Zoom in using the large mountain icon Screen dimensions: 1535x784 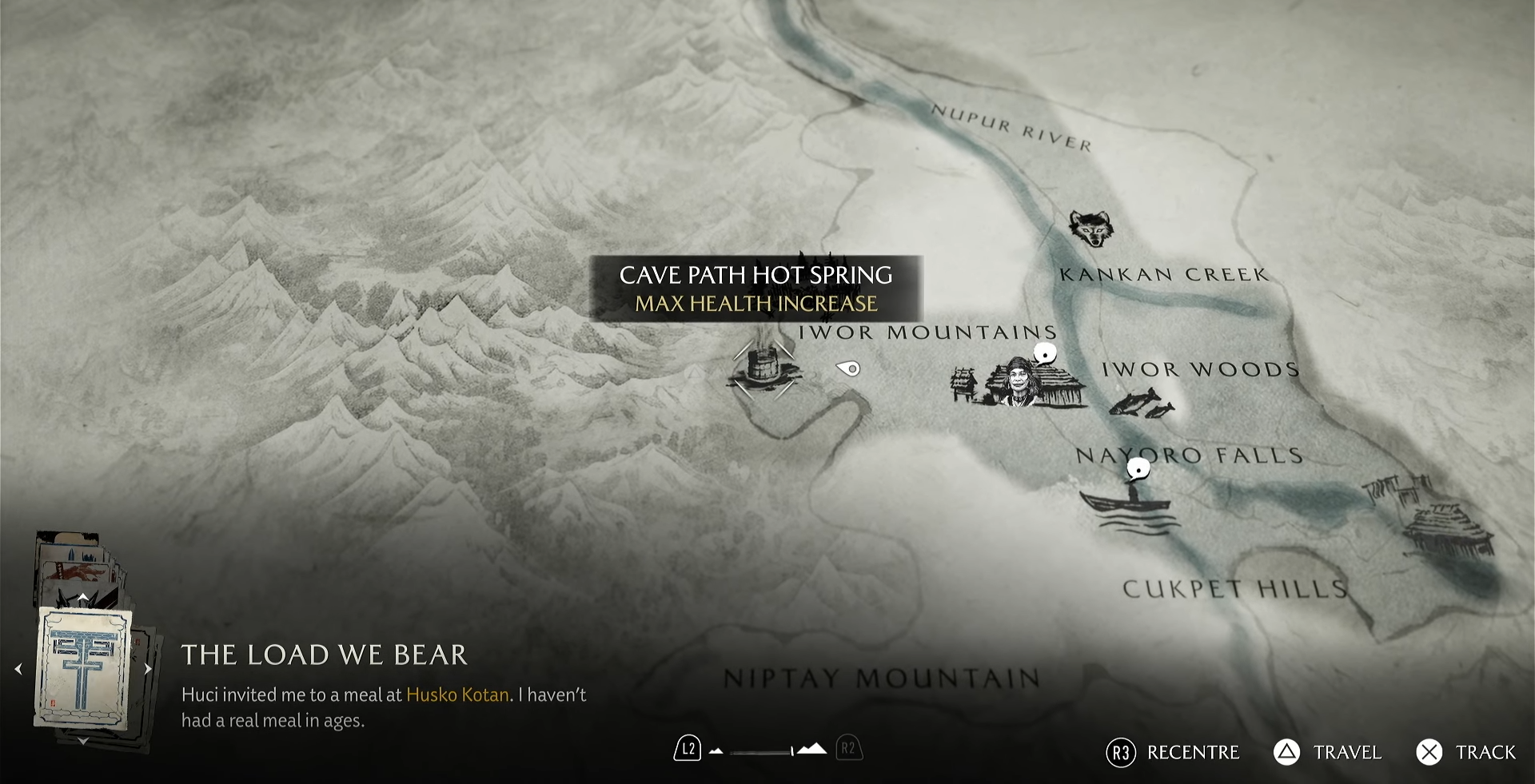coord(812,749)
